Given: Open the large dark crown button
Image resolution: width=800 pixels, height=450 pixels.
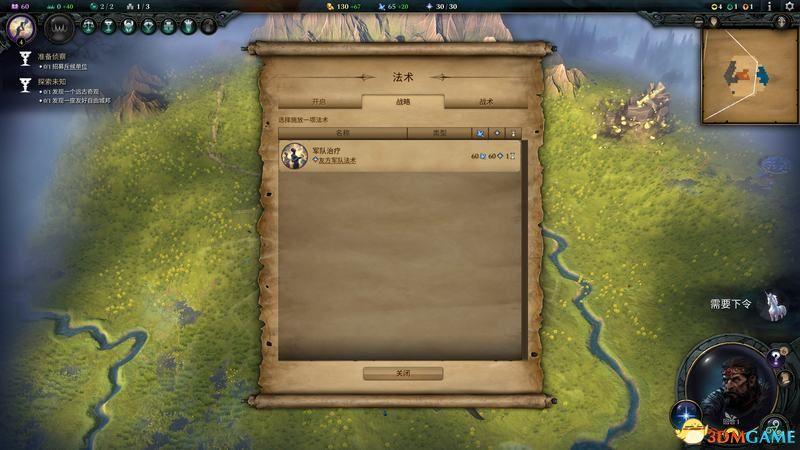Looking at the screenshot, I should click(60, 28).
